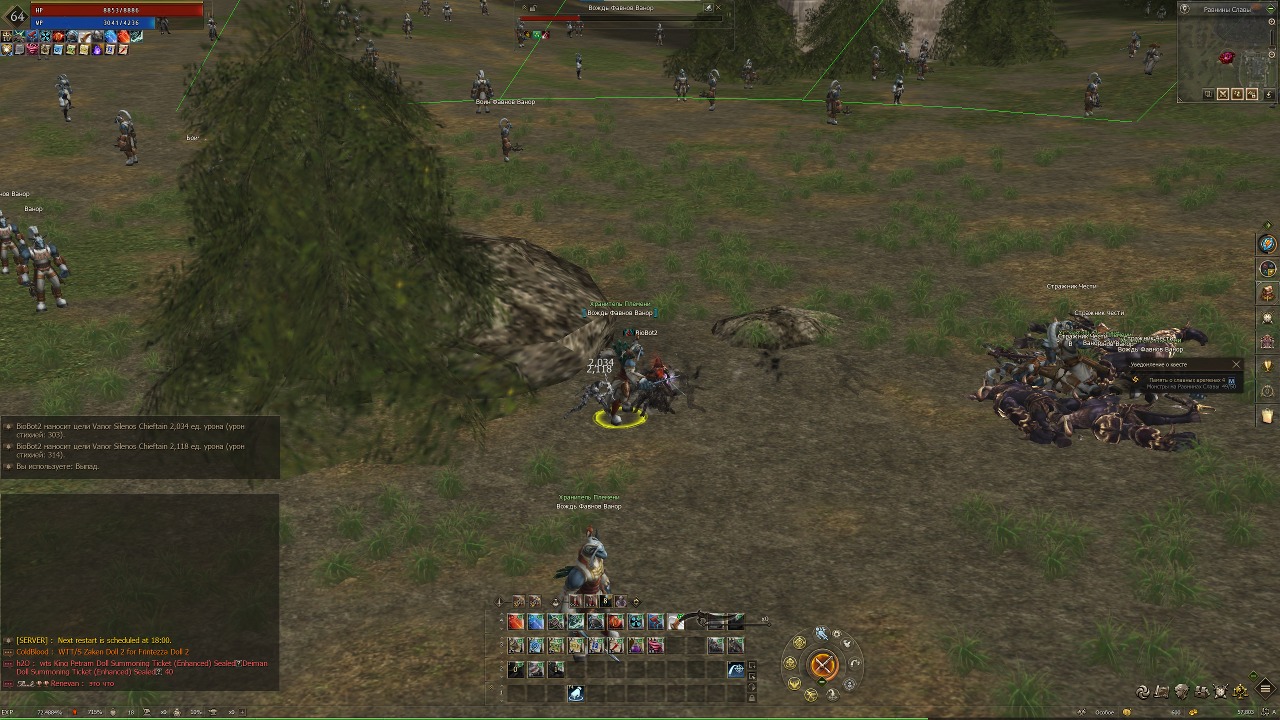Select the Вождь Фавнов Ванор target bar

pyautogui.click(x=620, y=13)
